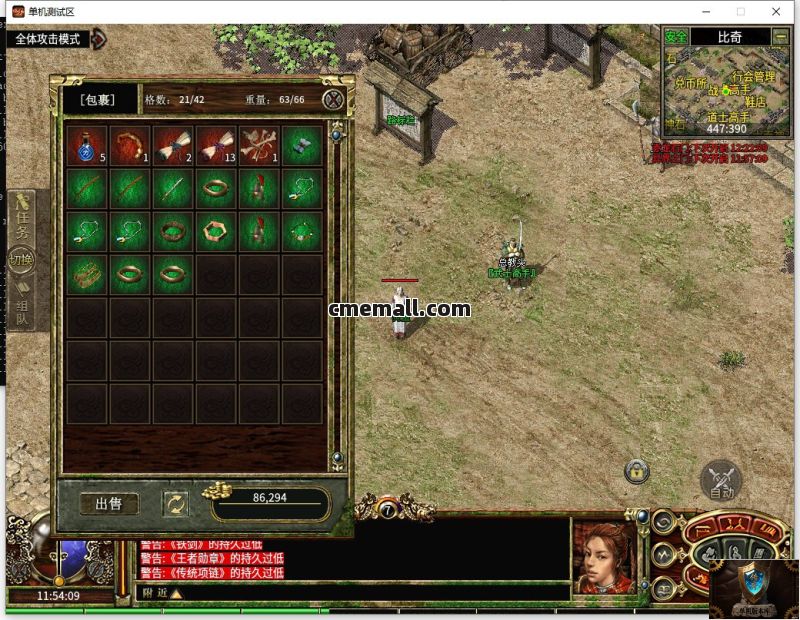Open the 任务 quest tab
The height and width of the screenshot is (620, 800).
pos(22,218)
